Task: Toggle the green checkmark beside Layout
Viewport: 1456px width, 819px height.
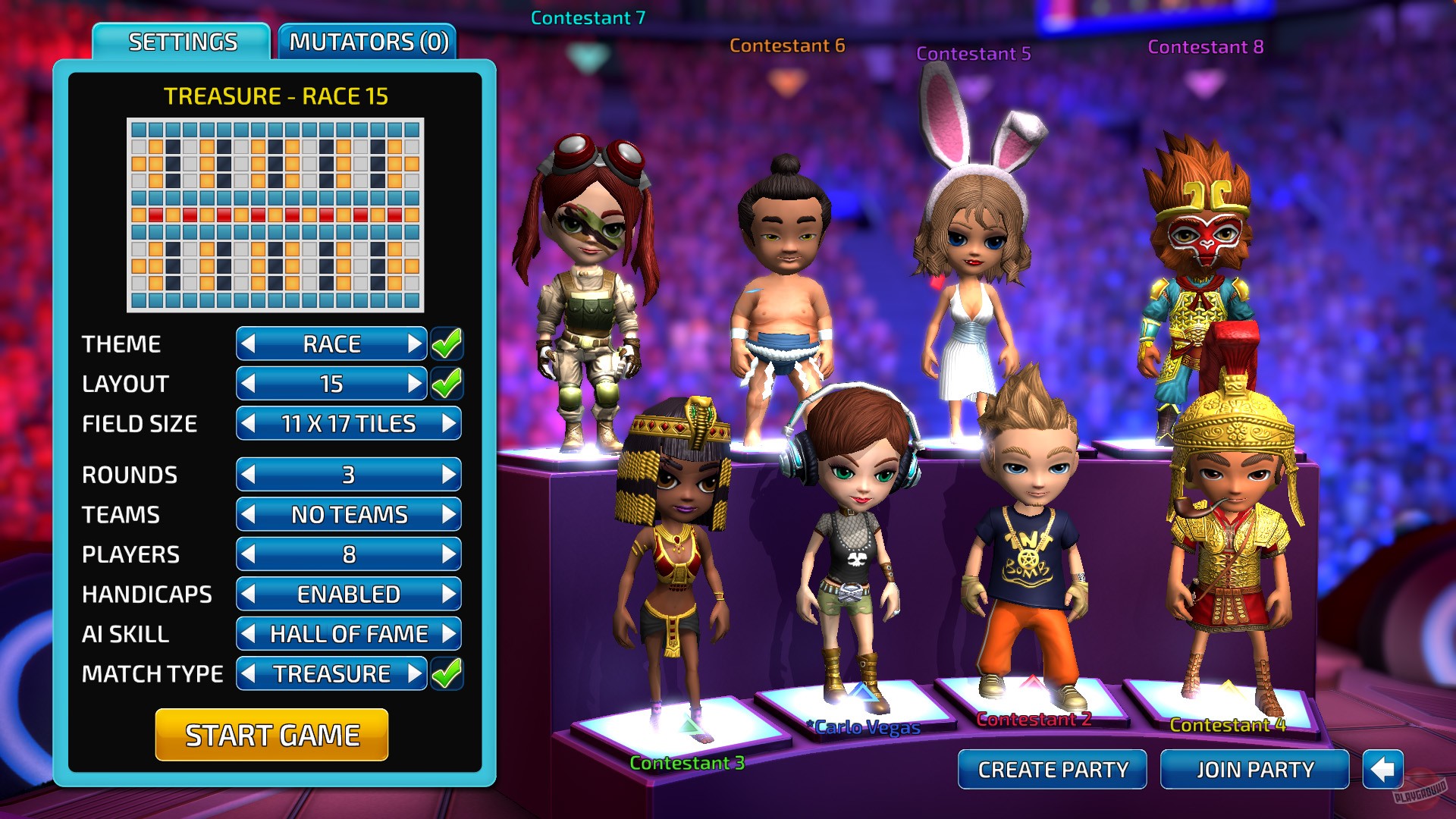Action: coord(447,383)
